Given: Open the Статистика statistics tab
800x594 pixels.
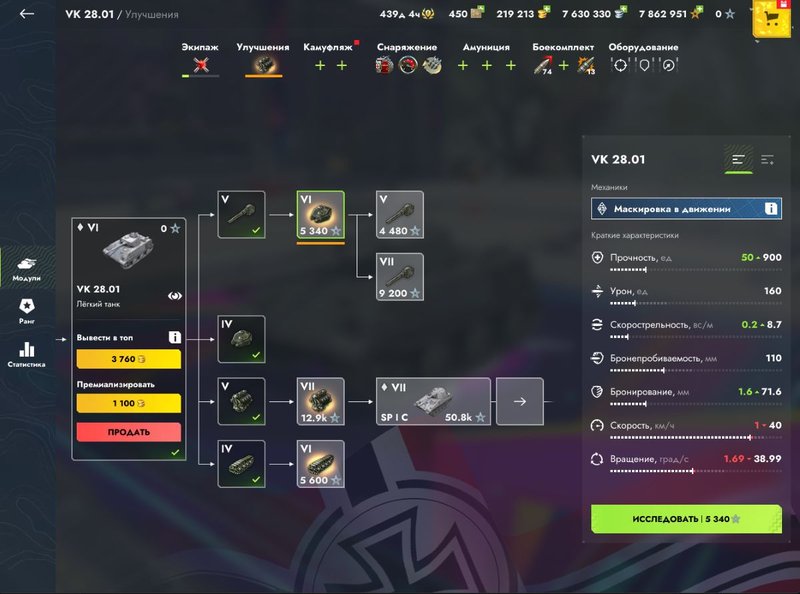Looking at the screenshot, I should [27, 355].
